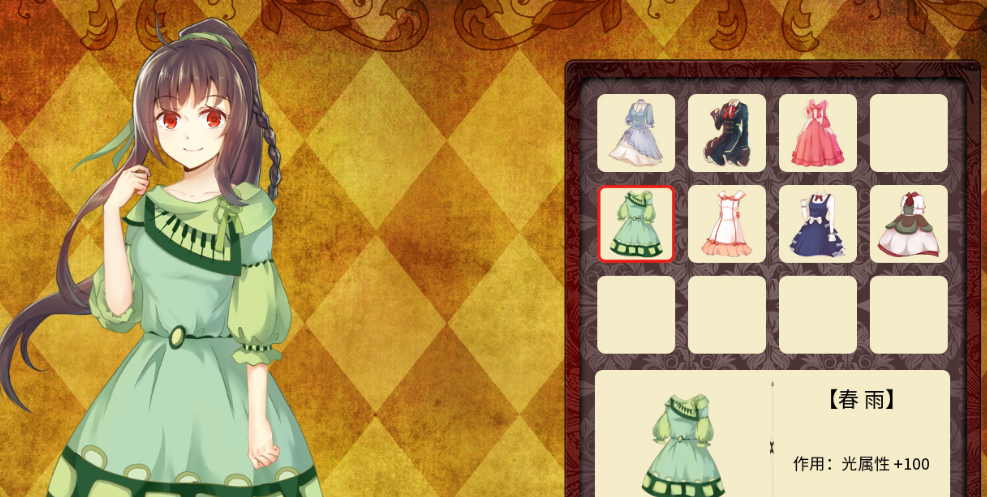Equip the white and orange dress
Image resolution: width=987 pixels, height=497 pixels.
pyautogui.click(x=727, y=224)
